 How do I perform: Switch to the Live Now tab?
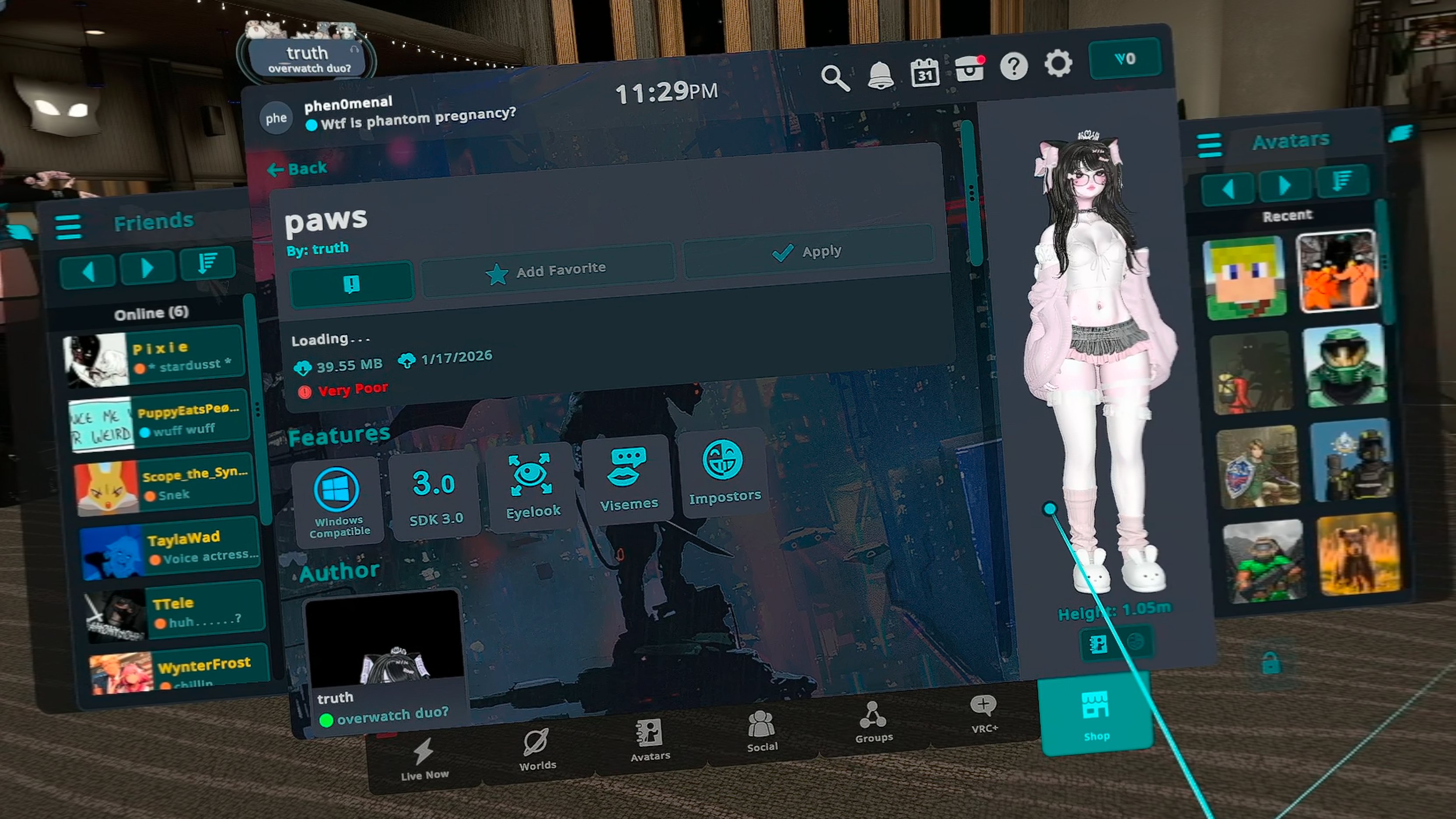(424, 759)
